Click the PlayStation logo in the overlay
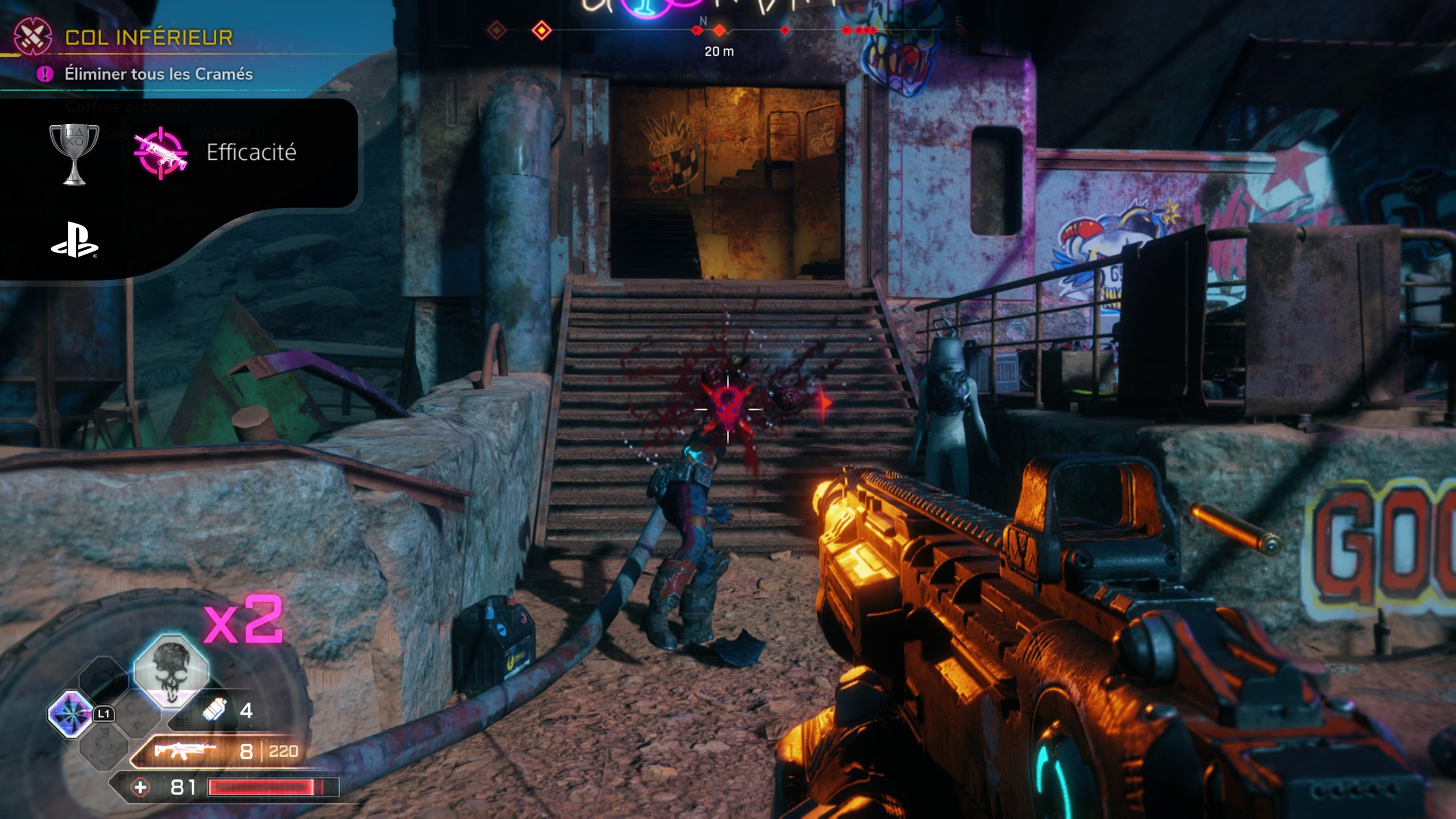 click(x=75, y=240)
